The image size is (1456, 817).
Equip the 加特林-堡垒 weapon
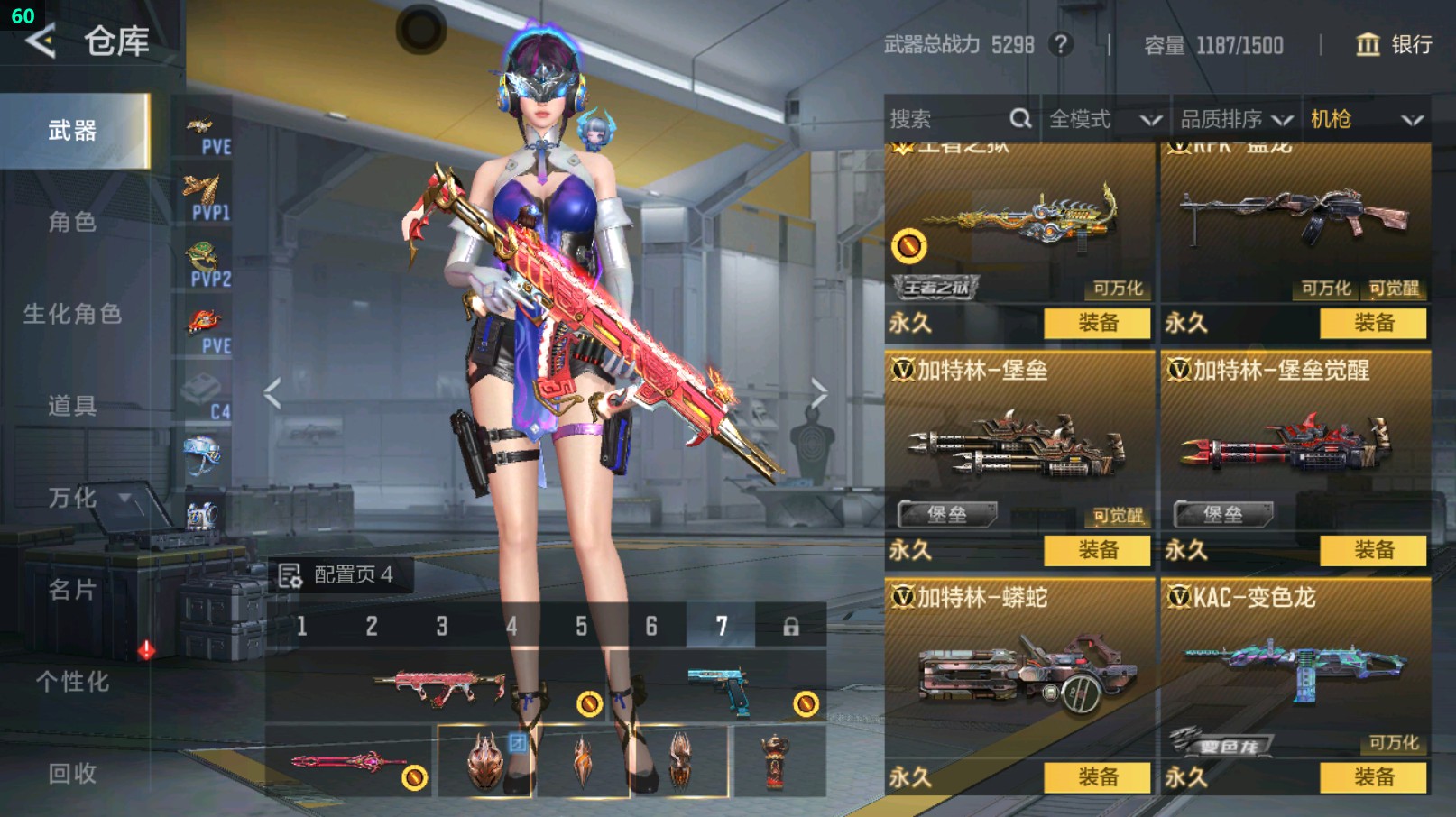click(x=1097, y=550)
